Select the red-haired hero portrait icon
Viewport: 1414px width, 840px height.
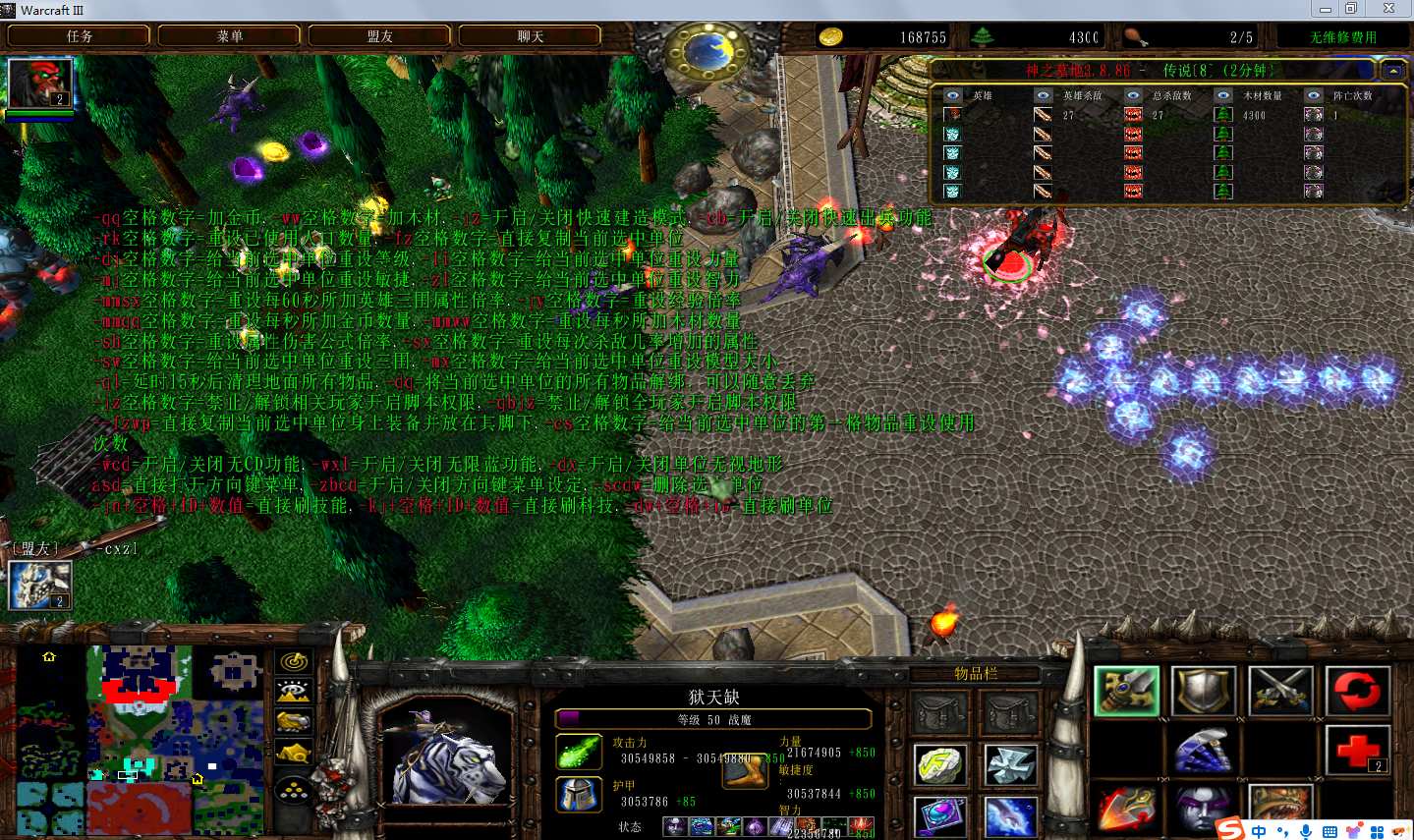click(40, 84)
